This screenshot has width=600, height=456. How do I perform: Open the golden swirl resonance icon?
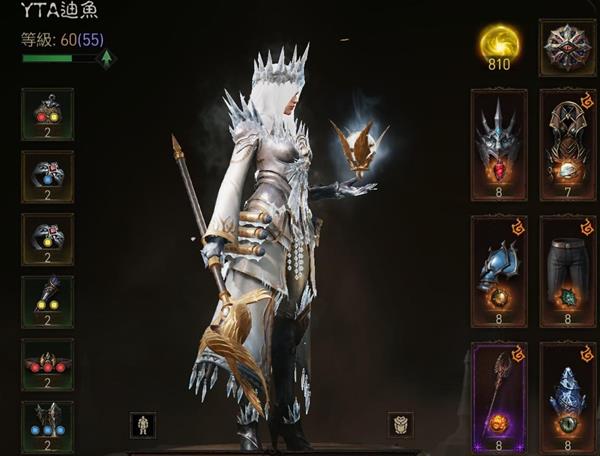pyautogui.click(x=499, y=44)
